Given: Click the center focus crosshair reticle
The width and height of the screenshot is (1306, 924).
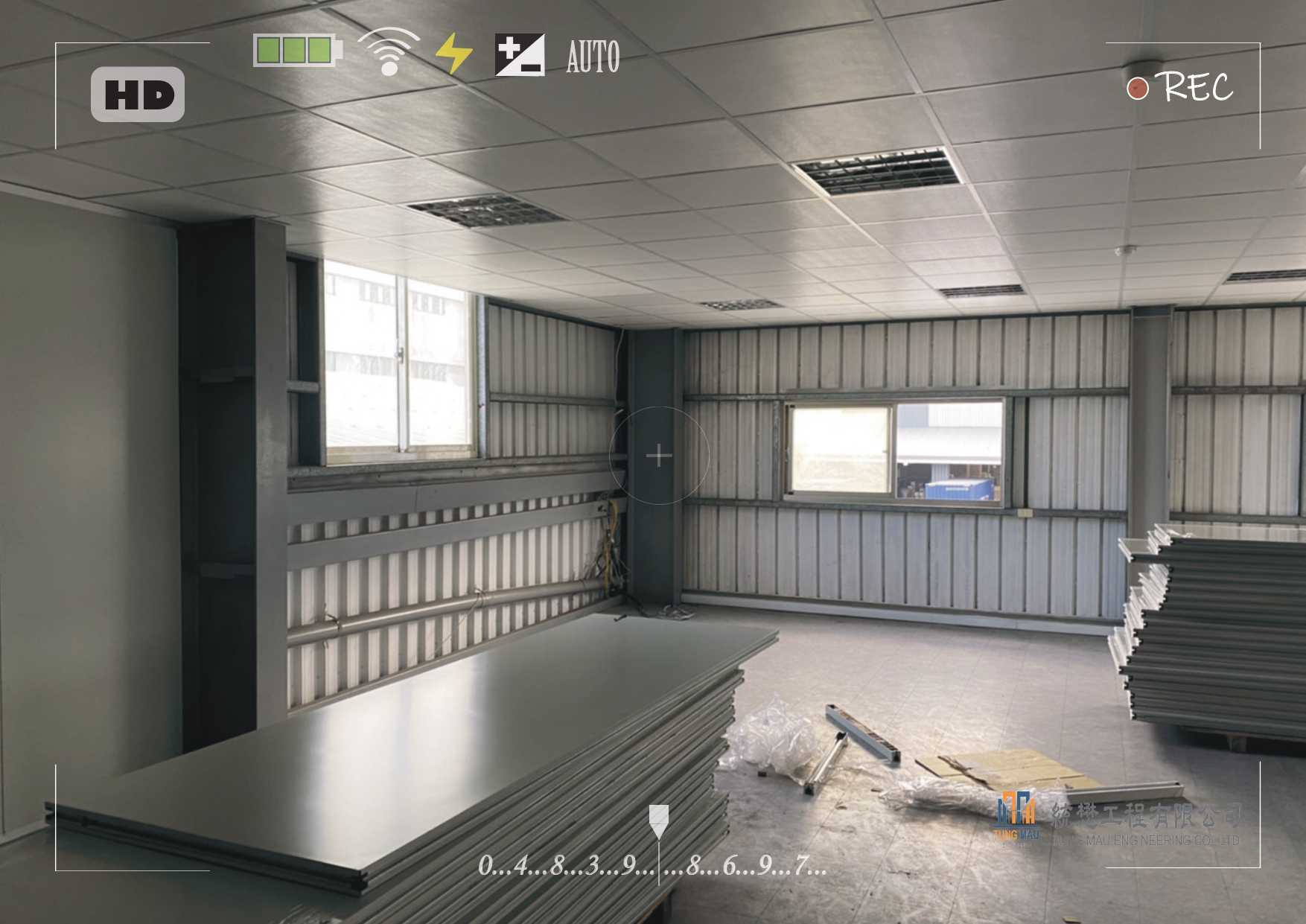Looking at the screenshot, I should [x=659, y=456].
